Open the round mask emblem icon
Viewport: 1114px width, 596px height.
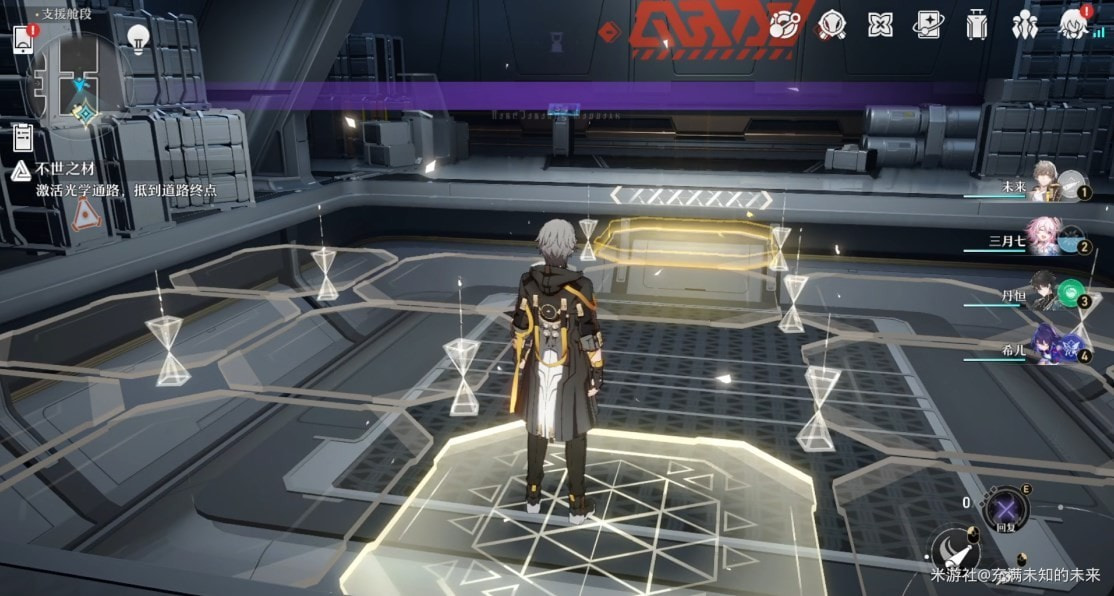point(831,24)
